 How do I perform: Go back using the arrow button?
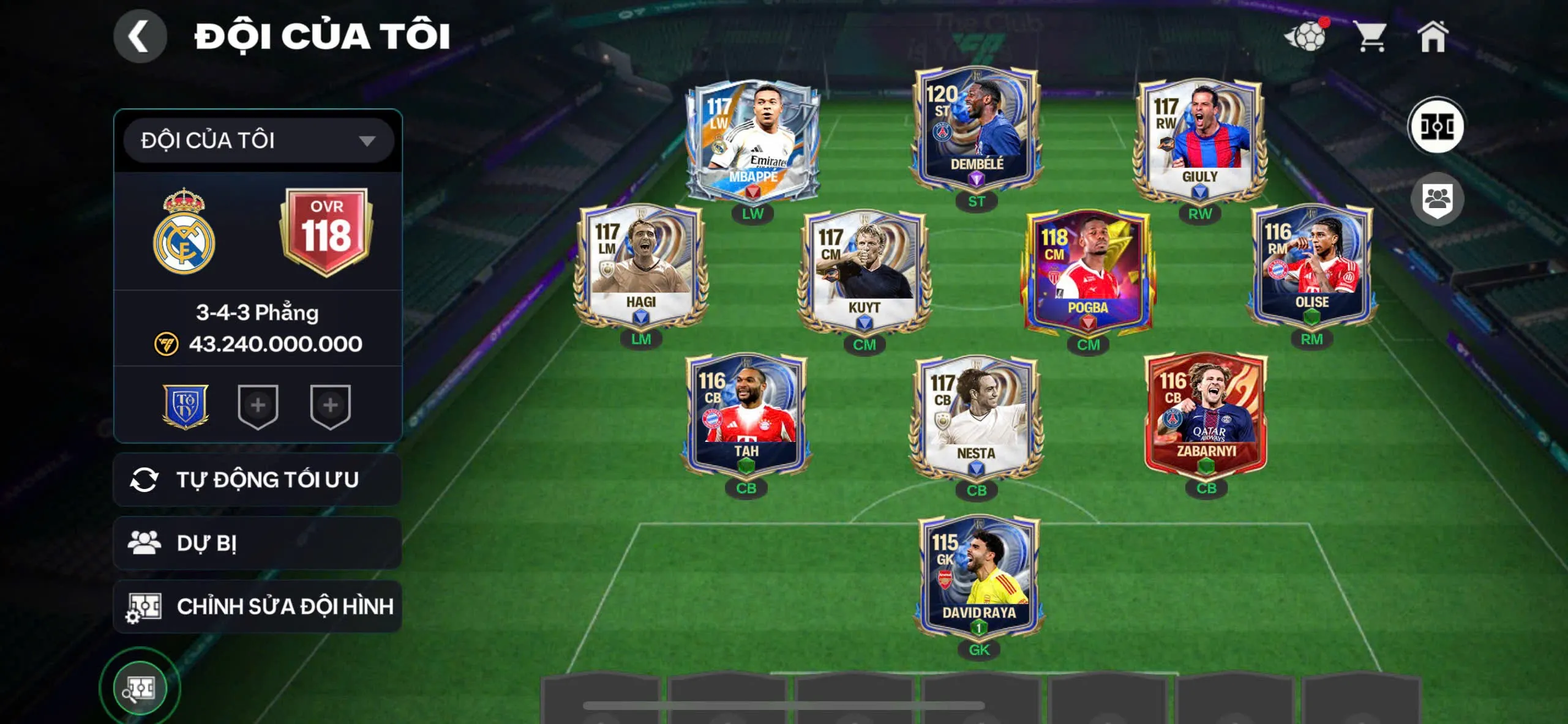pyautogui.click(x=140, y=37)
